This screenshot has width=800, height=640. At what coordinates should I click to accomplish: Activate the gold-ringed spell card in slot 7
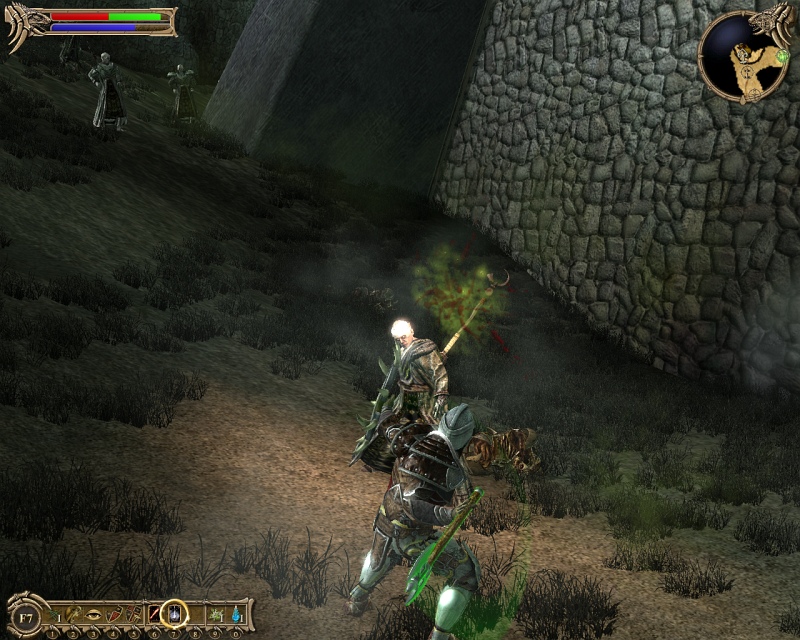tap(175, 612)
